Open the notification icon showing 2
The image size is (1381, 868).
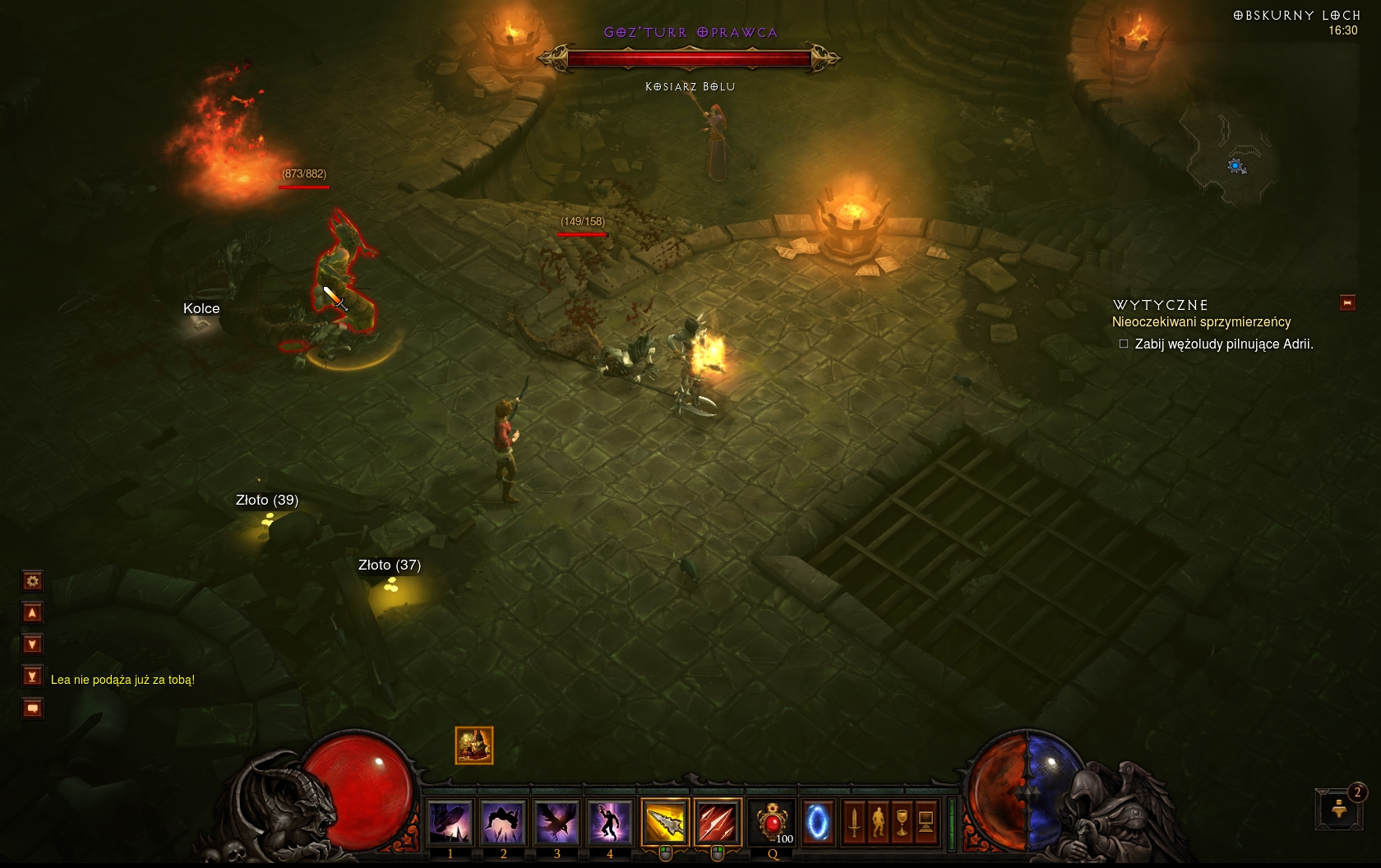1340,808
